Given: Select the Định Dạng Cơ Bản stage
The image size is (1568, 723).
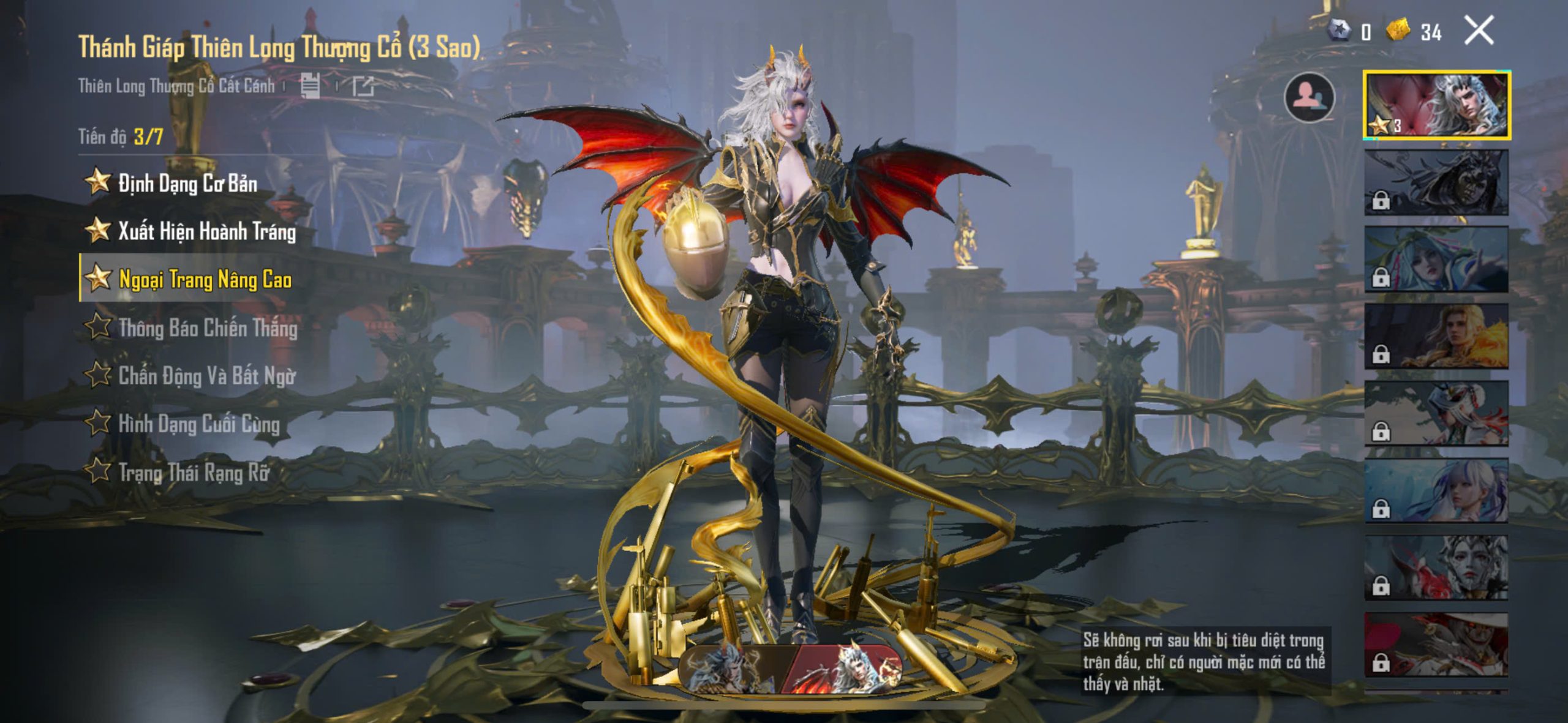Looking at the screenshot, I should (187, 183).
